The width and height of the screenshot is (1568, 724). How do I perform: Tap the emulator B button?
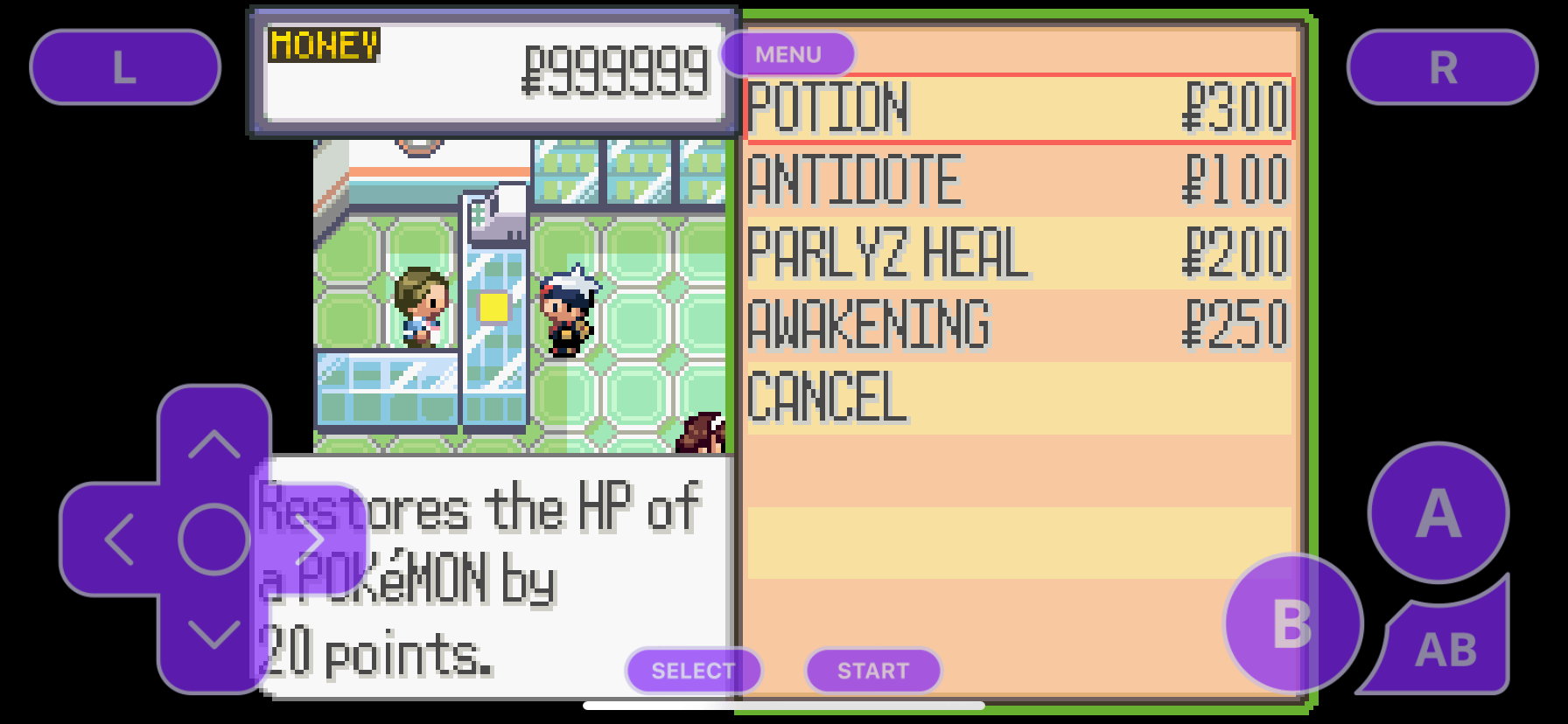point(1292,623)
